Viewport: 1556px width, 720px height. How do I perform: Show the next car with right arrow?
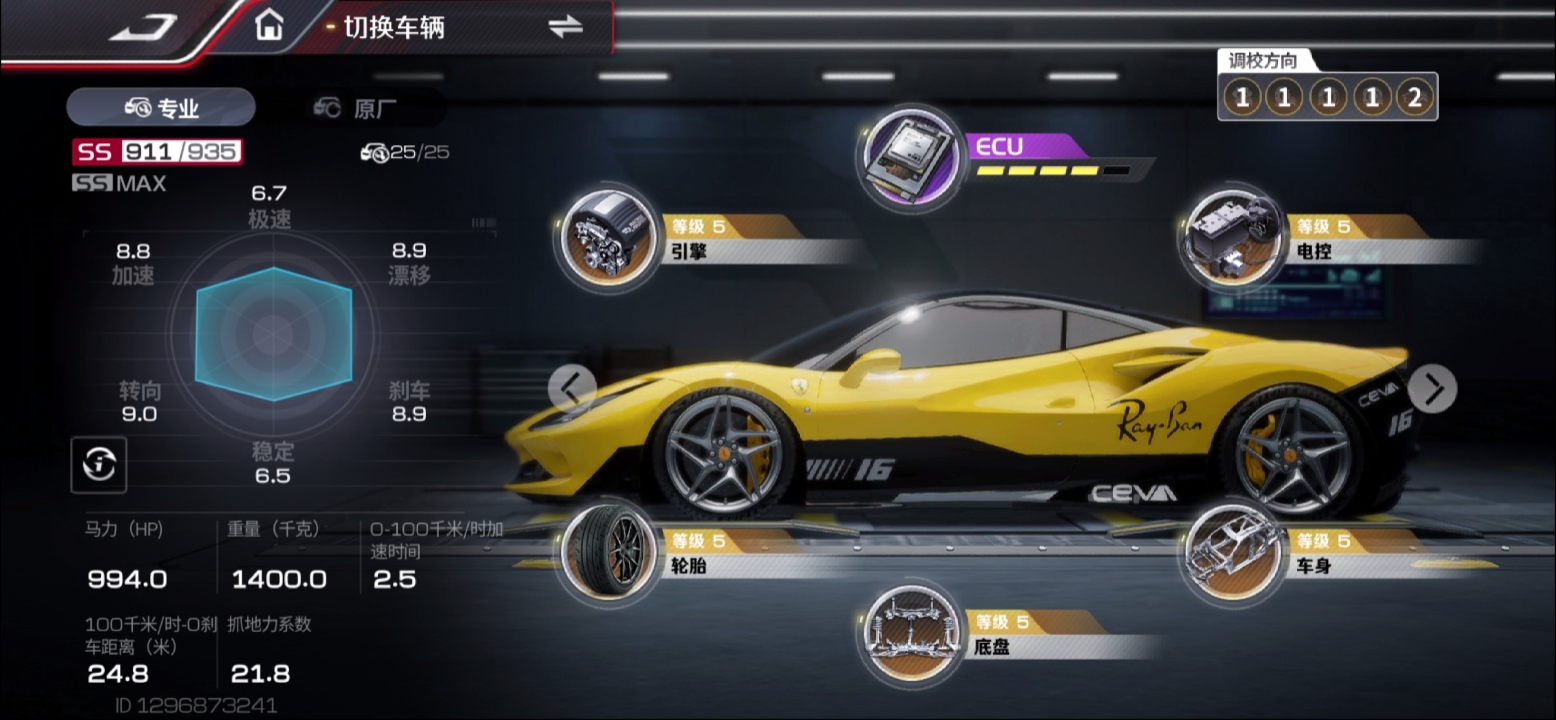[1433, 388]
